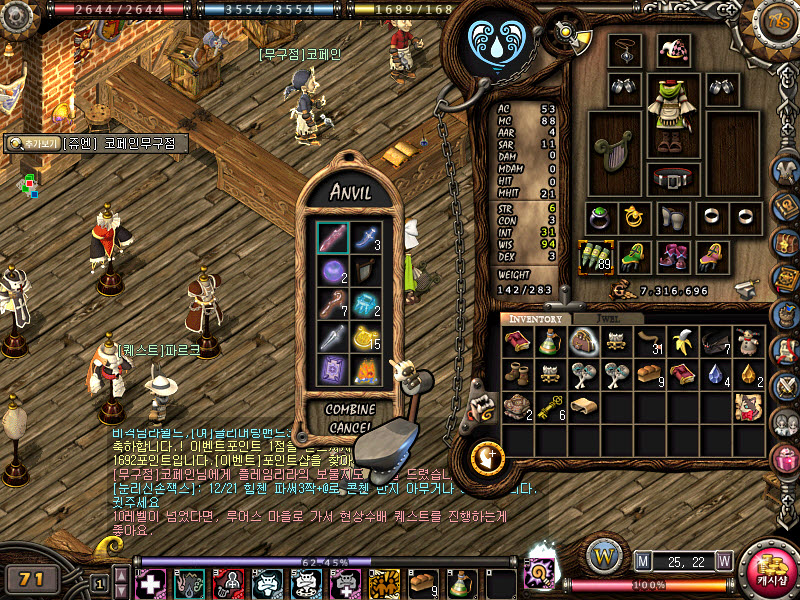Activate the white cross heal skill
The width and height of the screenshot is (800, 600).
point(150,584)
